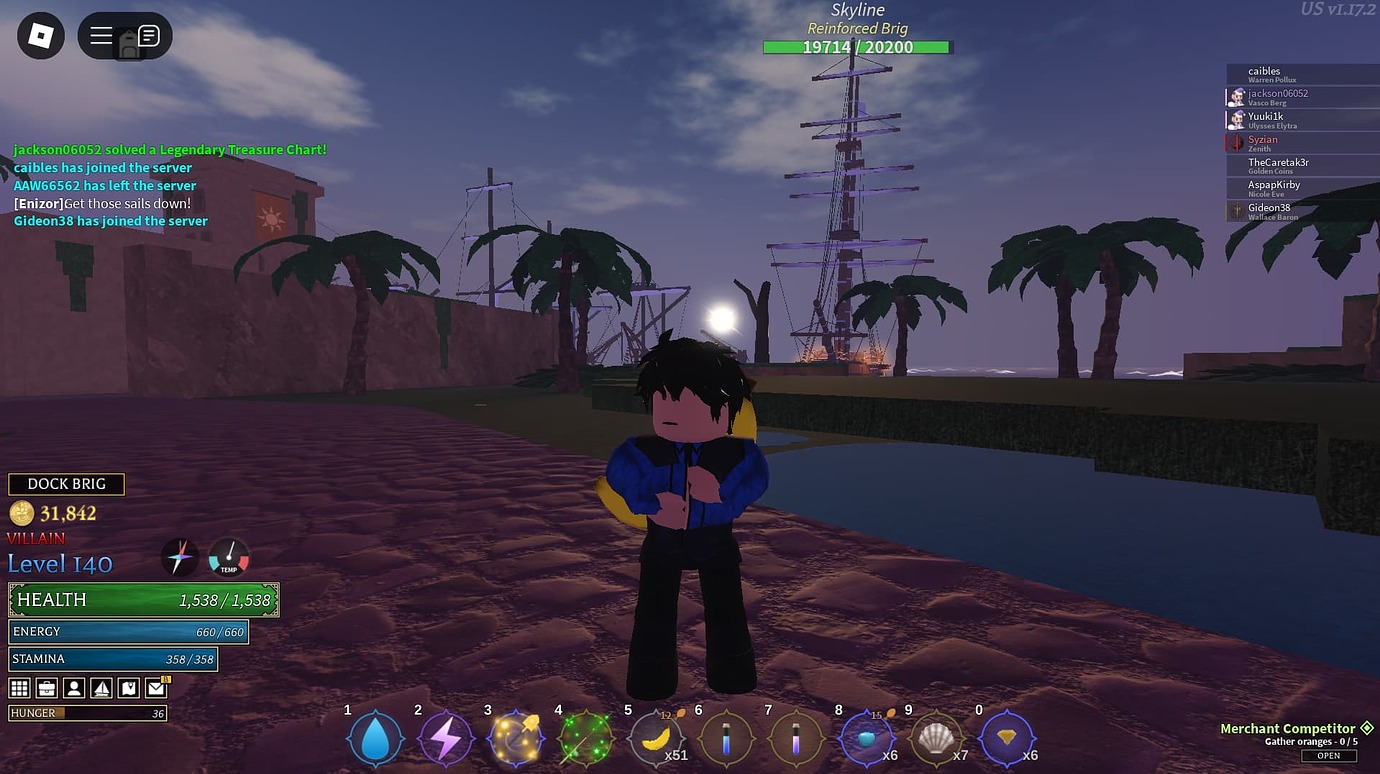Select the banana in hotbar slot 5
Image resolution: width=1380 pixels, height=774 pixels.
click(x=656, y=739)
